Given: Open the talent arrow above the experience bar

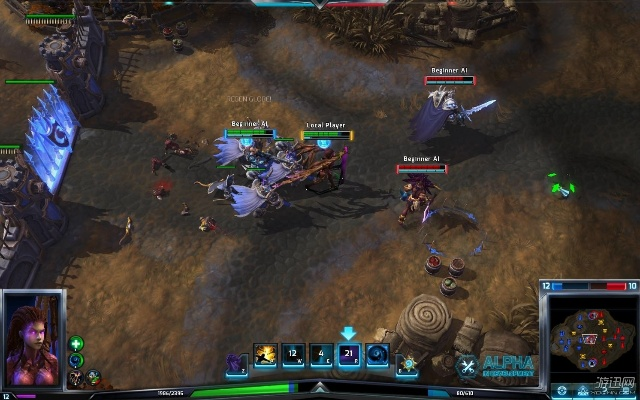Looking at the screenshot, I should pos(319,387).
